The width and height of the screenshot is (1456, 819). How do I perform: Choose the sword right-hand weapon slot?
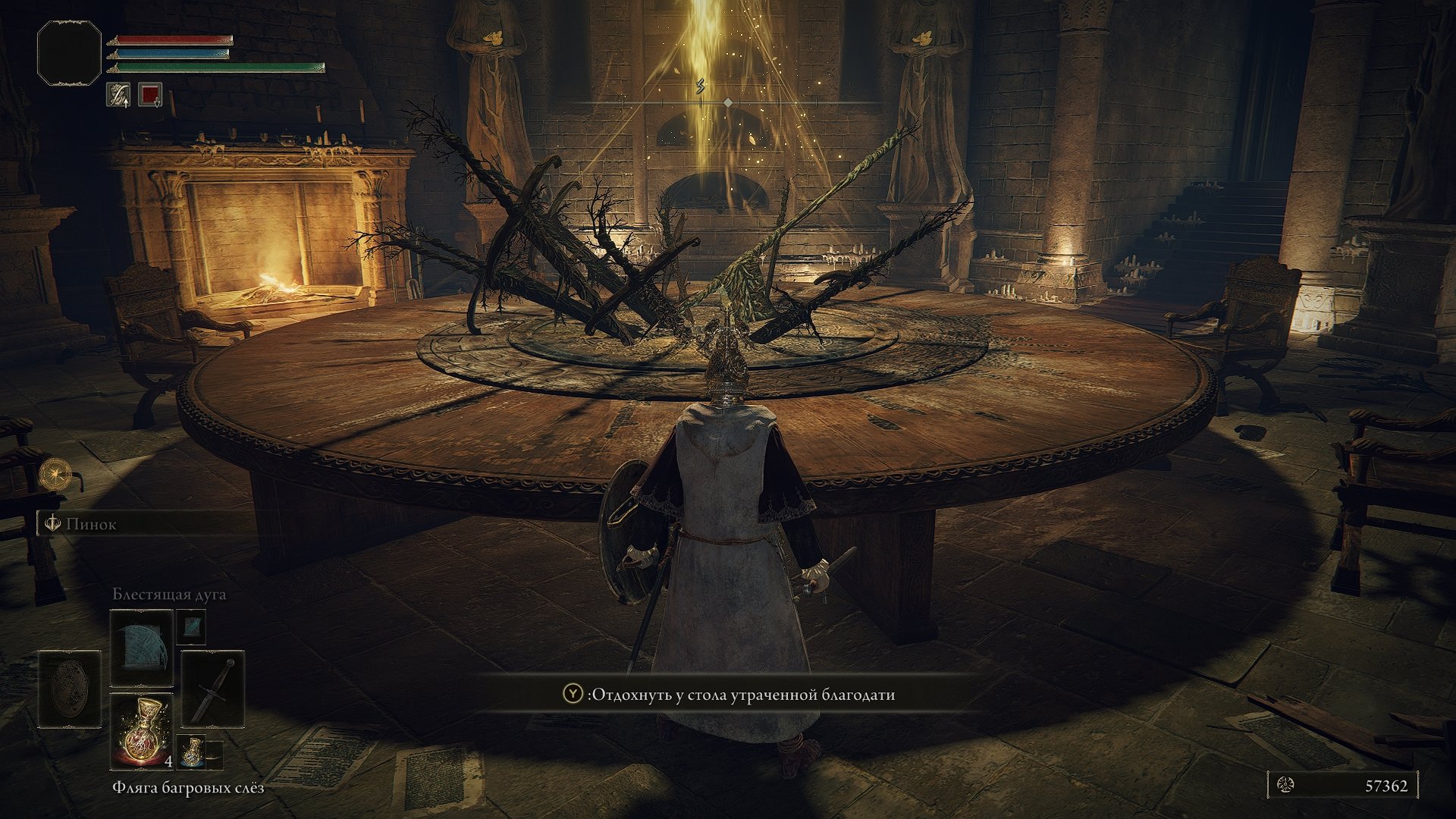click(x=213, y=689)
